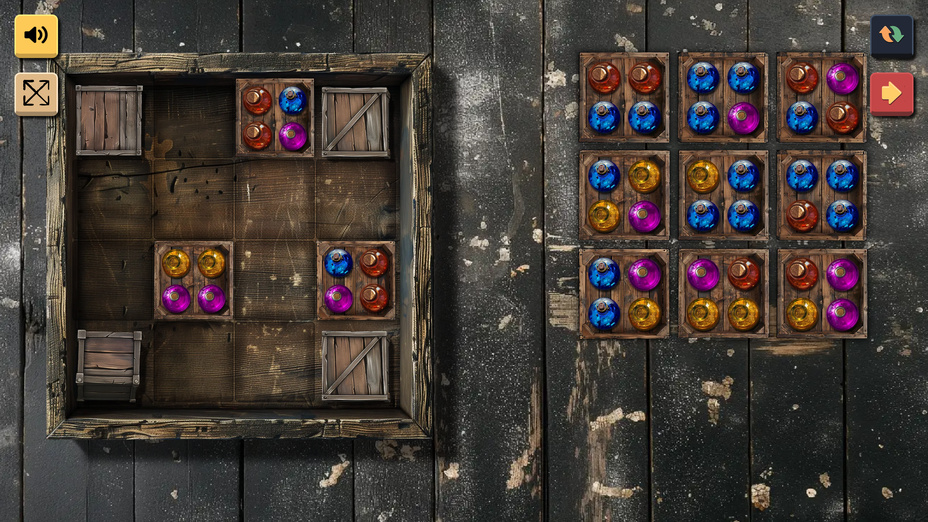928x522 pixels.
Task: Click board tile with two yellow over two purple potions
Action: click(x=194, y=281)
